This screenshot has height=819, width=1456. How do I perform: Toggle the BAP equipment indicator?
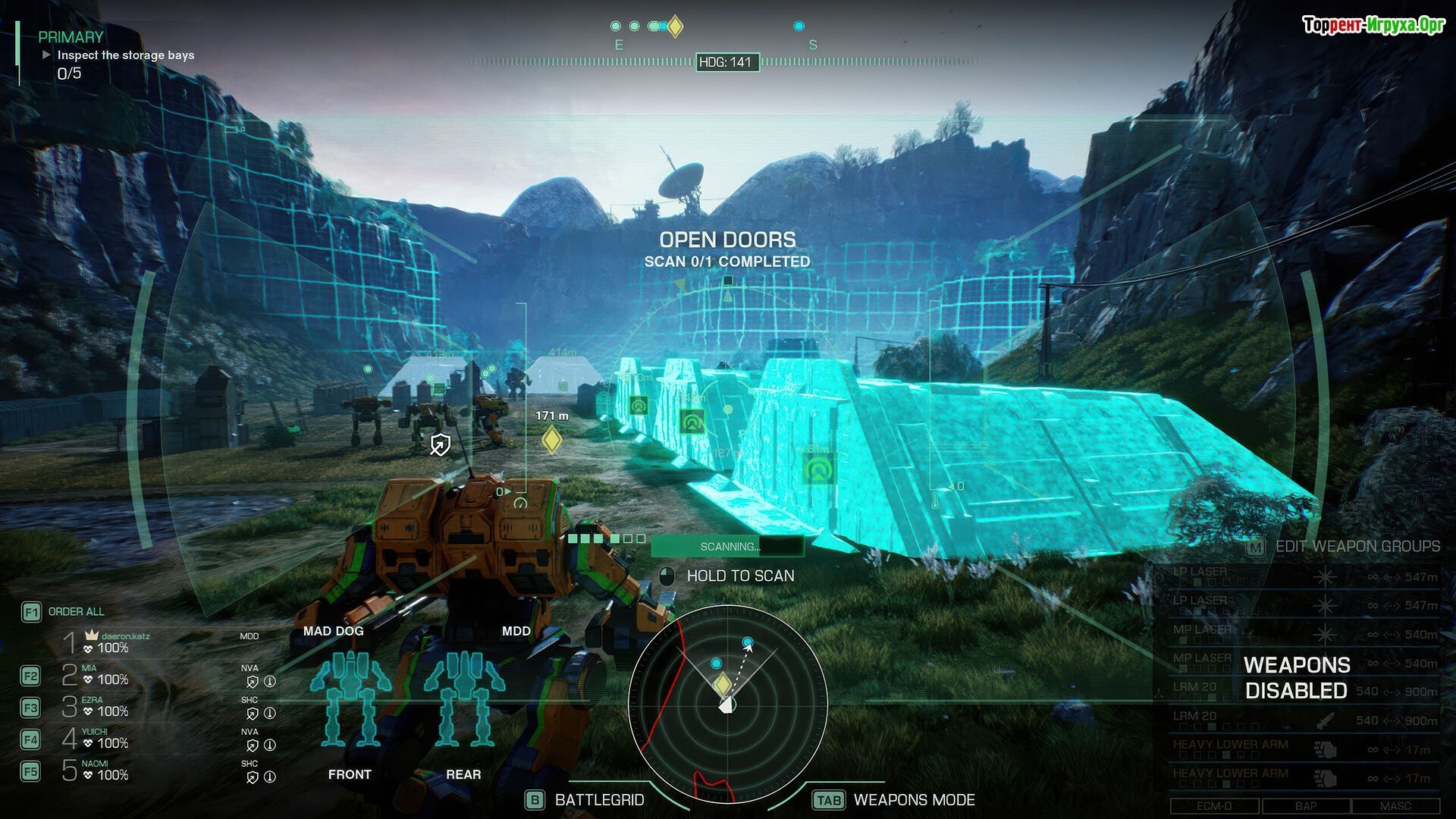(1305, 806)
